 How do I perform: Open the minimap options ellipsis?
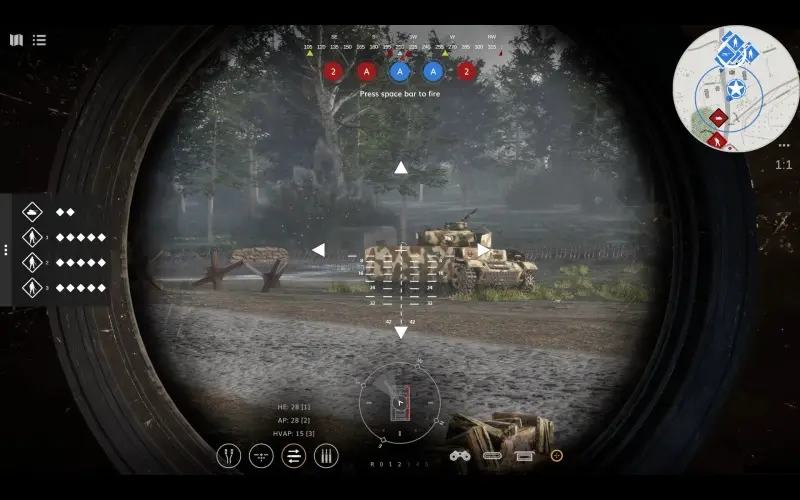click(784, 145)
